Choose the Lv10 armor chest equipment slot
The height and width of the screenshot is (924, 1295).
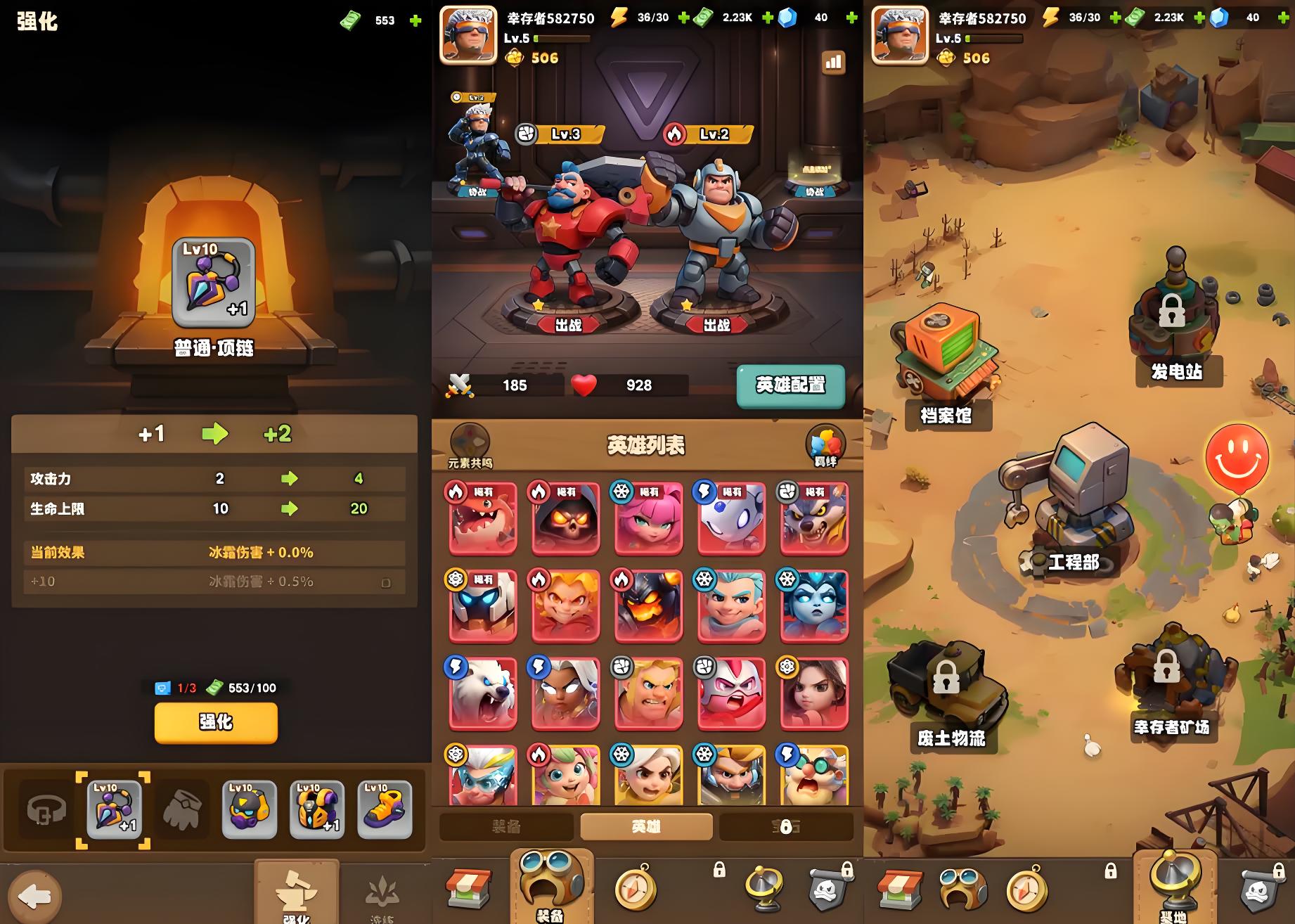tap(317, 810)
